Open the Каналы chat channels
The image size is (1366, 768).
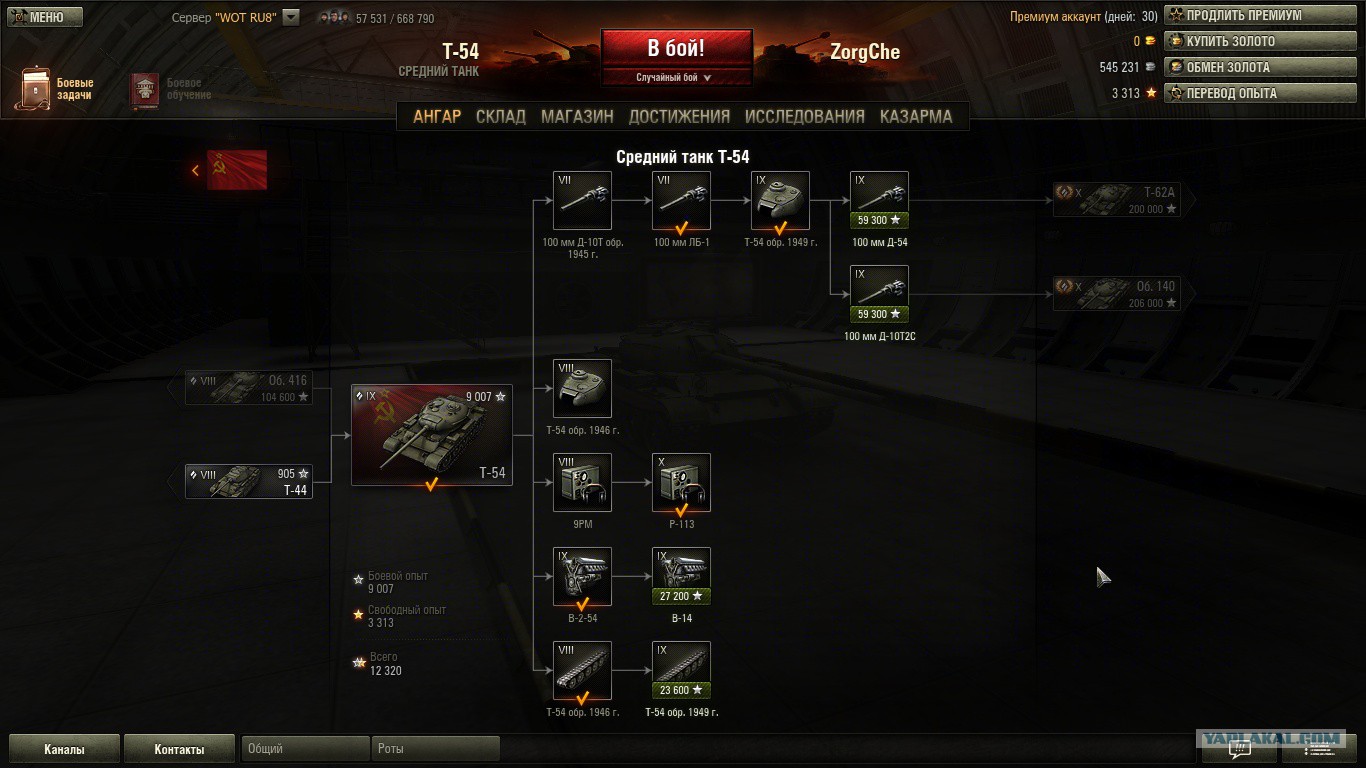click(64, 749)
